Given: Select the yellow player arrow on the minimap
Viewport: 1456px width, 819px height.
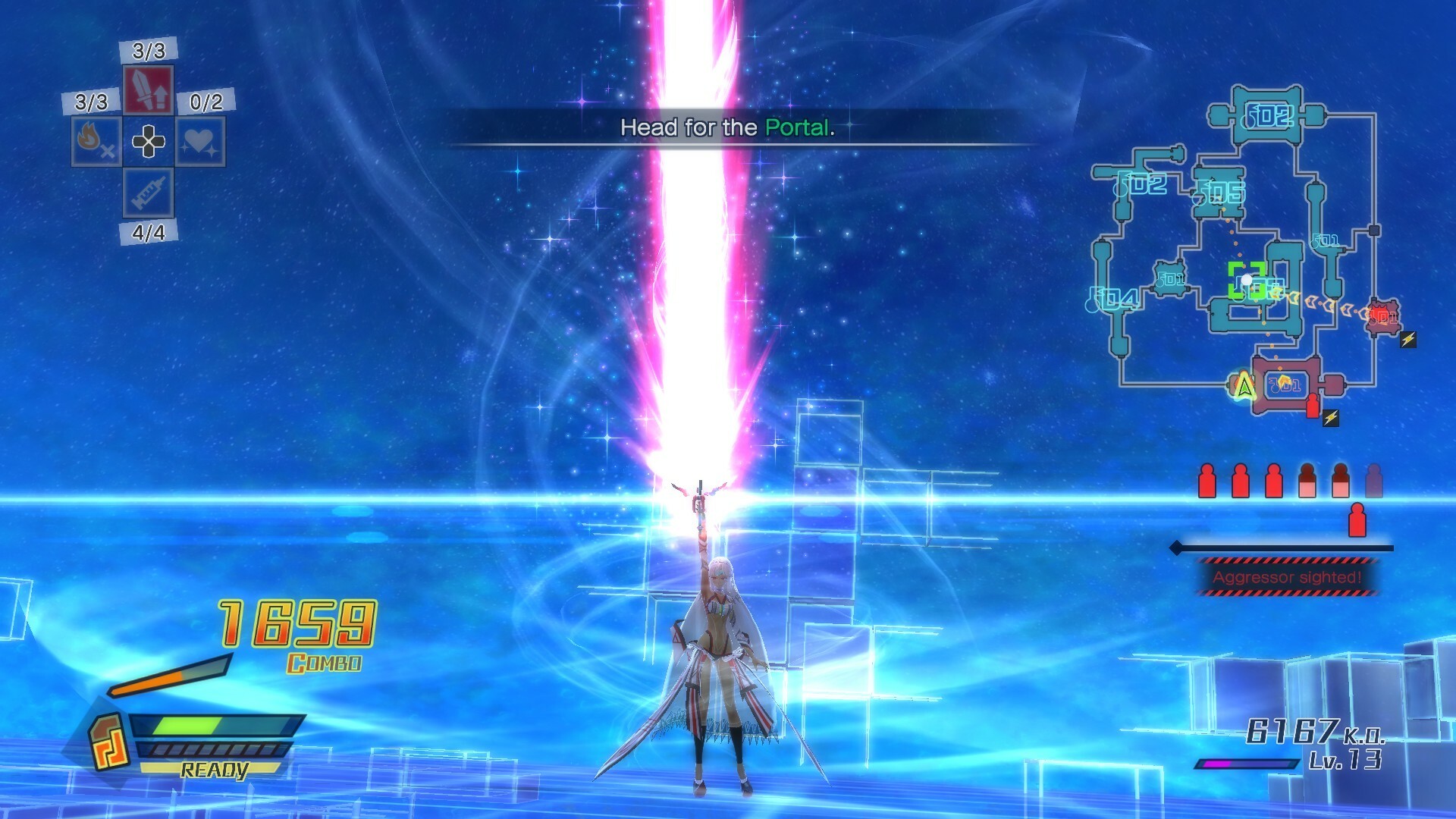Looking at the screenshot, I should 1244,385.
